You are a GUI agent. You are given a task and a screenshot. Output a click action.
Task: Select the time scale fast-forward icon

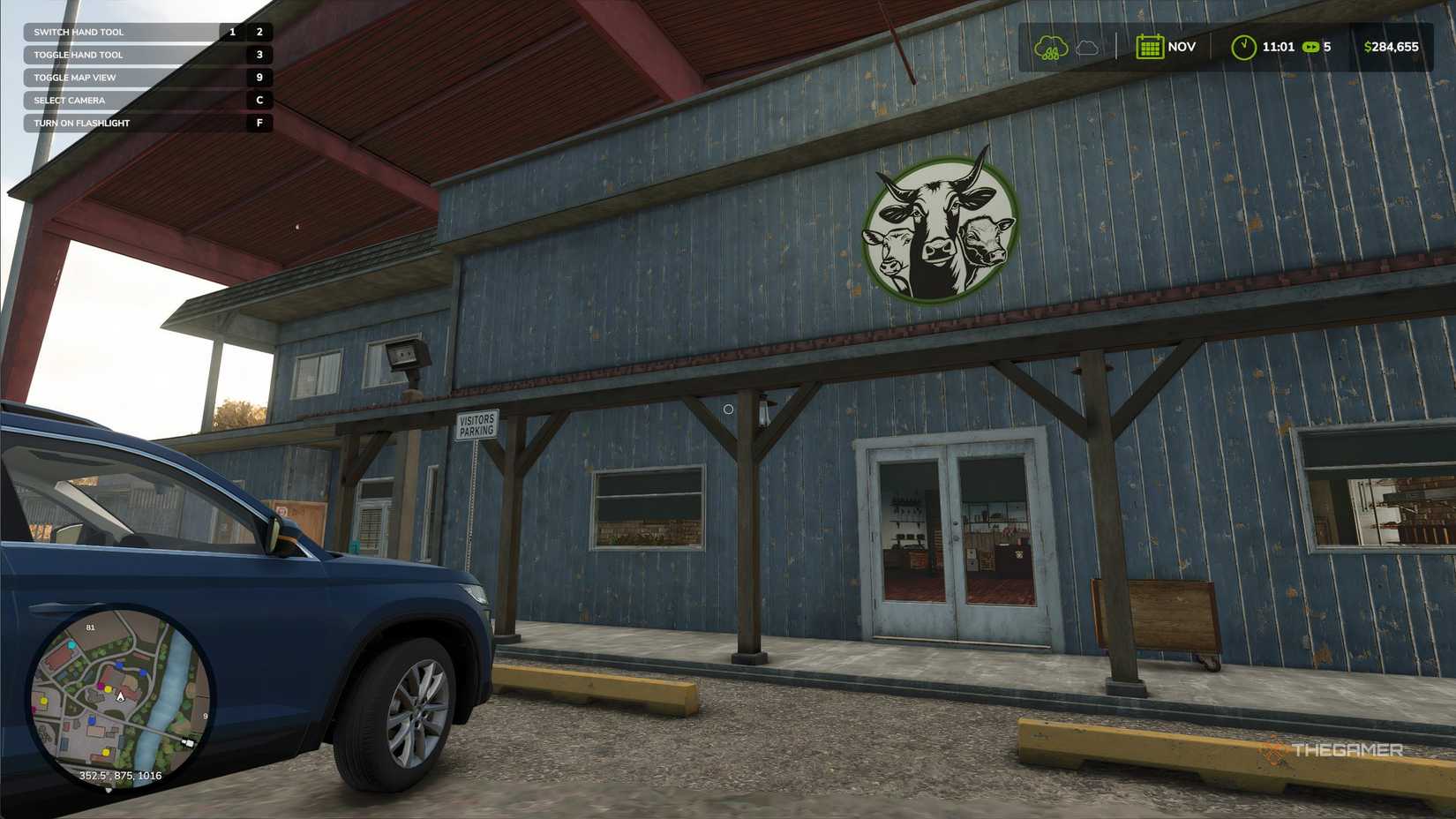coord(1310,48)
